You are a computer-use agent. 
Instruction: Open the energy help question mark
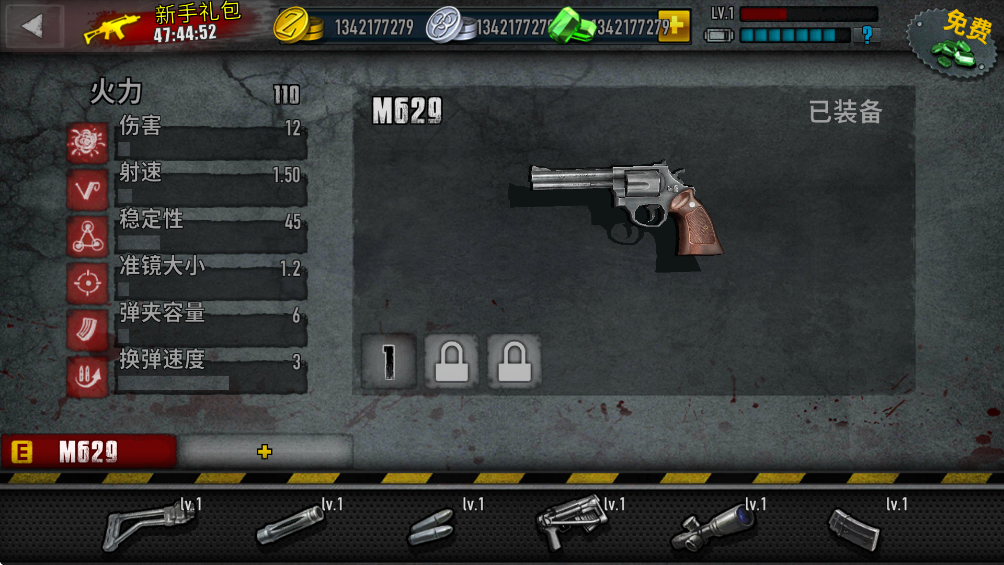point(867,35)
